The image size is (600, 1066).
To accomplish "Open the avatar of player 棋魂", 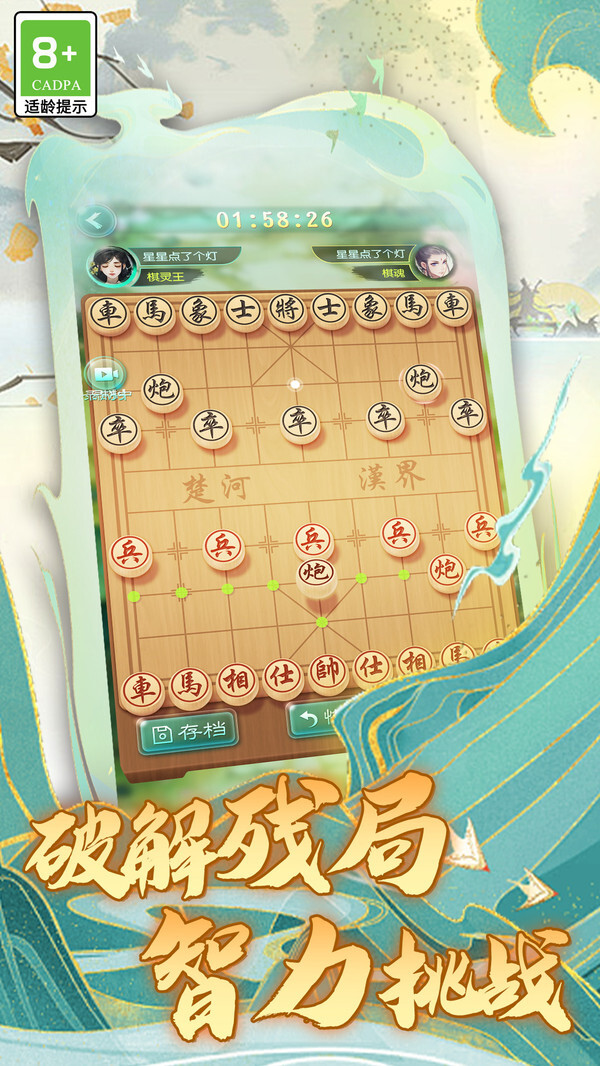I will pyautogui.click(x=434, y=263).
